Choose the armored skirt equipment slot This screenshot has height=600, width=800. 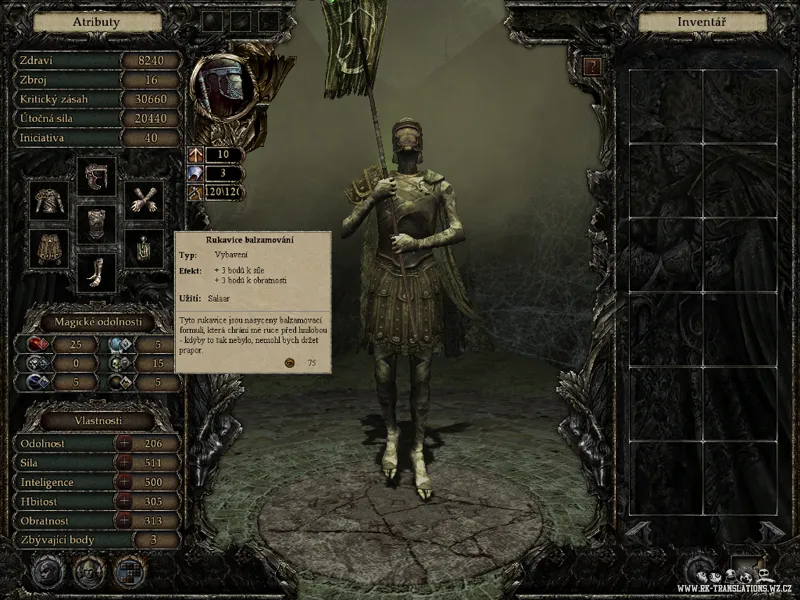coord(49,247)
